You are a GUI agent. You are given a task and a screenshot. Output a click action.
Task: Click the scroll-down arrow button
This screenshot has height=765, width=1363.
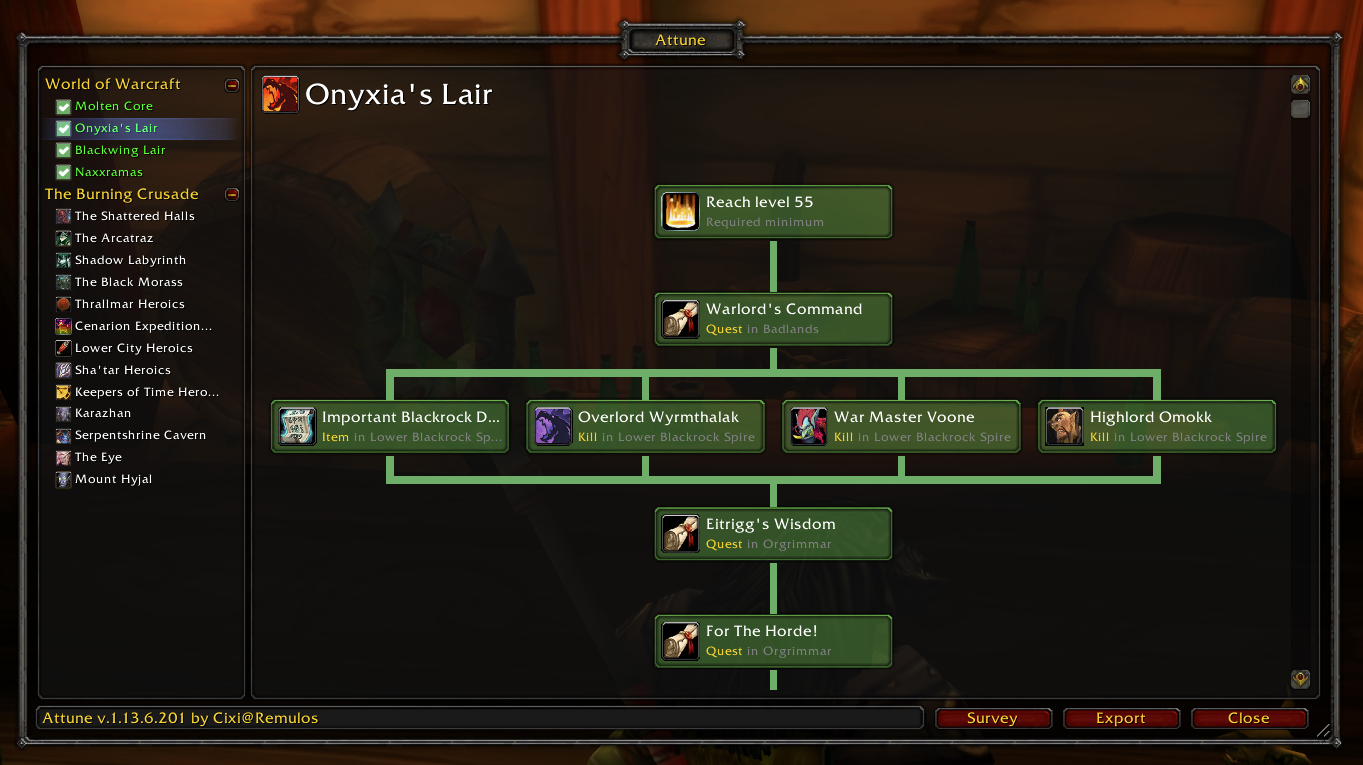1300,679
